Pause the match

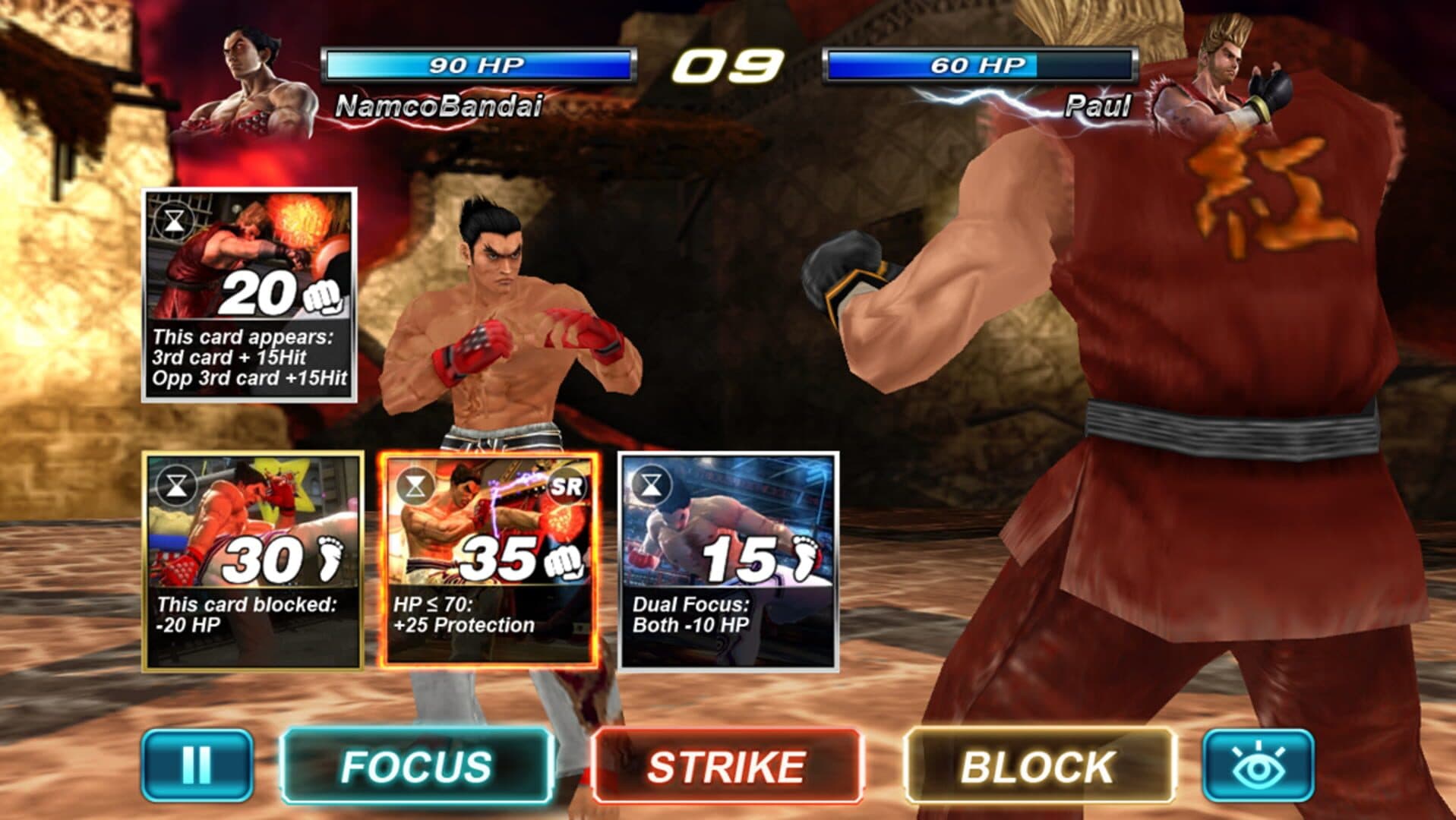coord(197,765)
